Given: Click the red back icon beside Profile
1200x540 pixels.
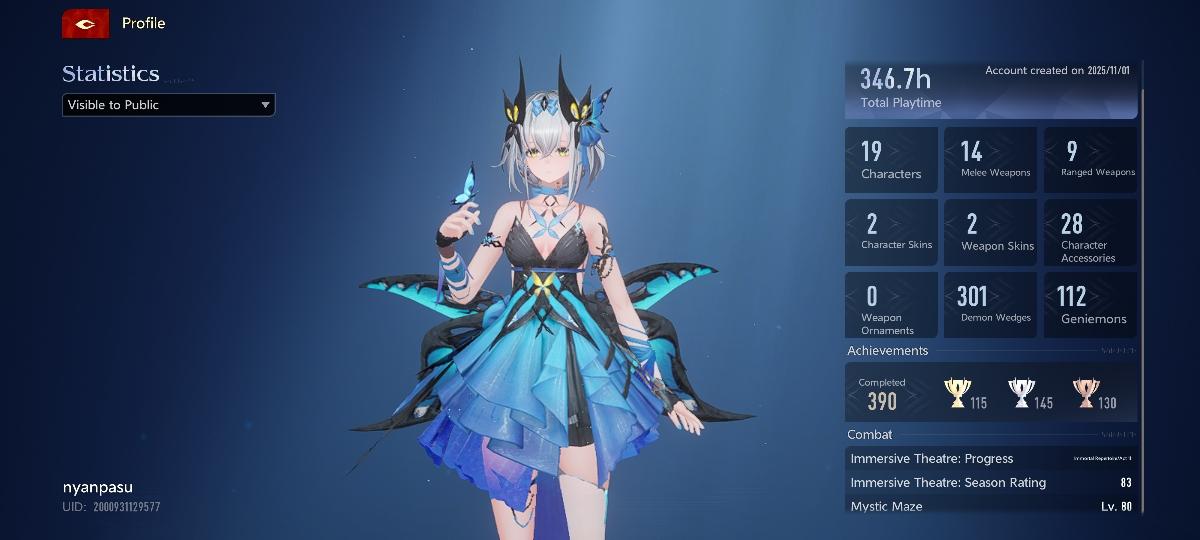Looking at the screenshot, I should coord(85,23).
